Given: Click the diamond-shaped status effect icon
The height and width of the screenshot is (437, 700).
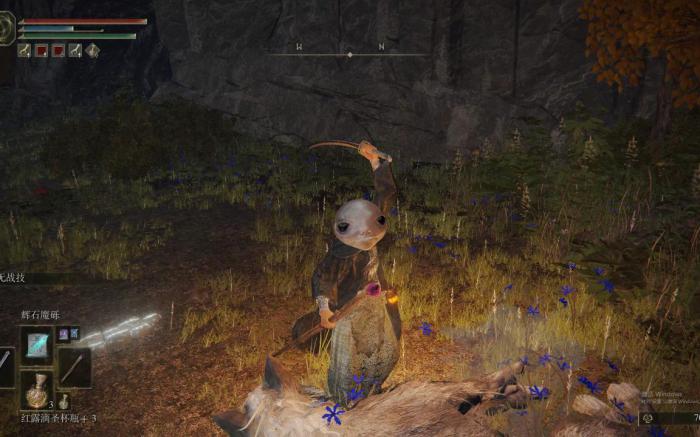Looking at the screenshot, I should [x=92, y=50].
